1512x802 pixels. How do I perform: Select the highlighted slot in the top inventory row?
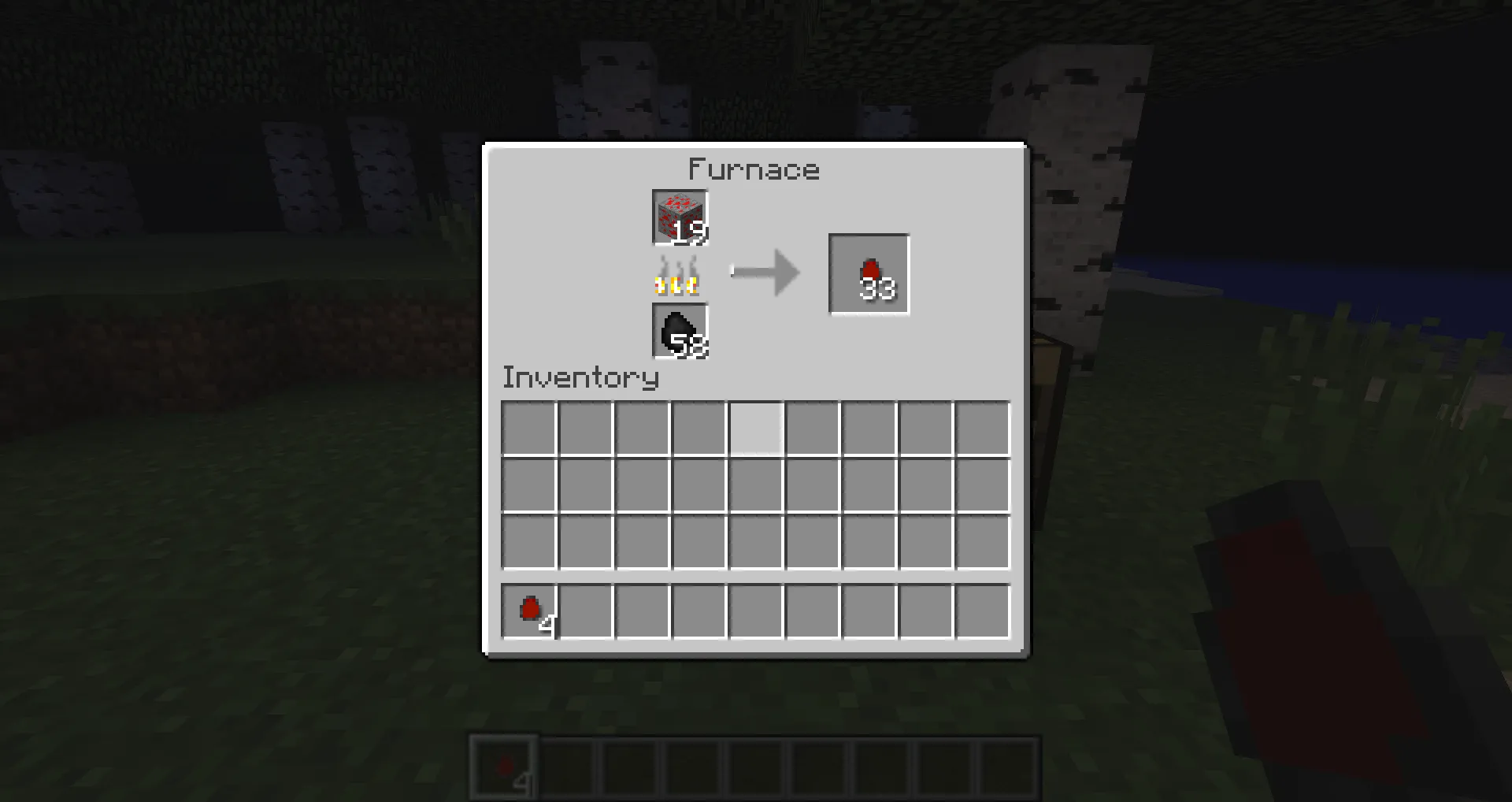click(x=755, y=426)
